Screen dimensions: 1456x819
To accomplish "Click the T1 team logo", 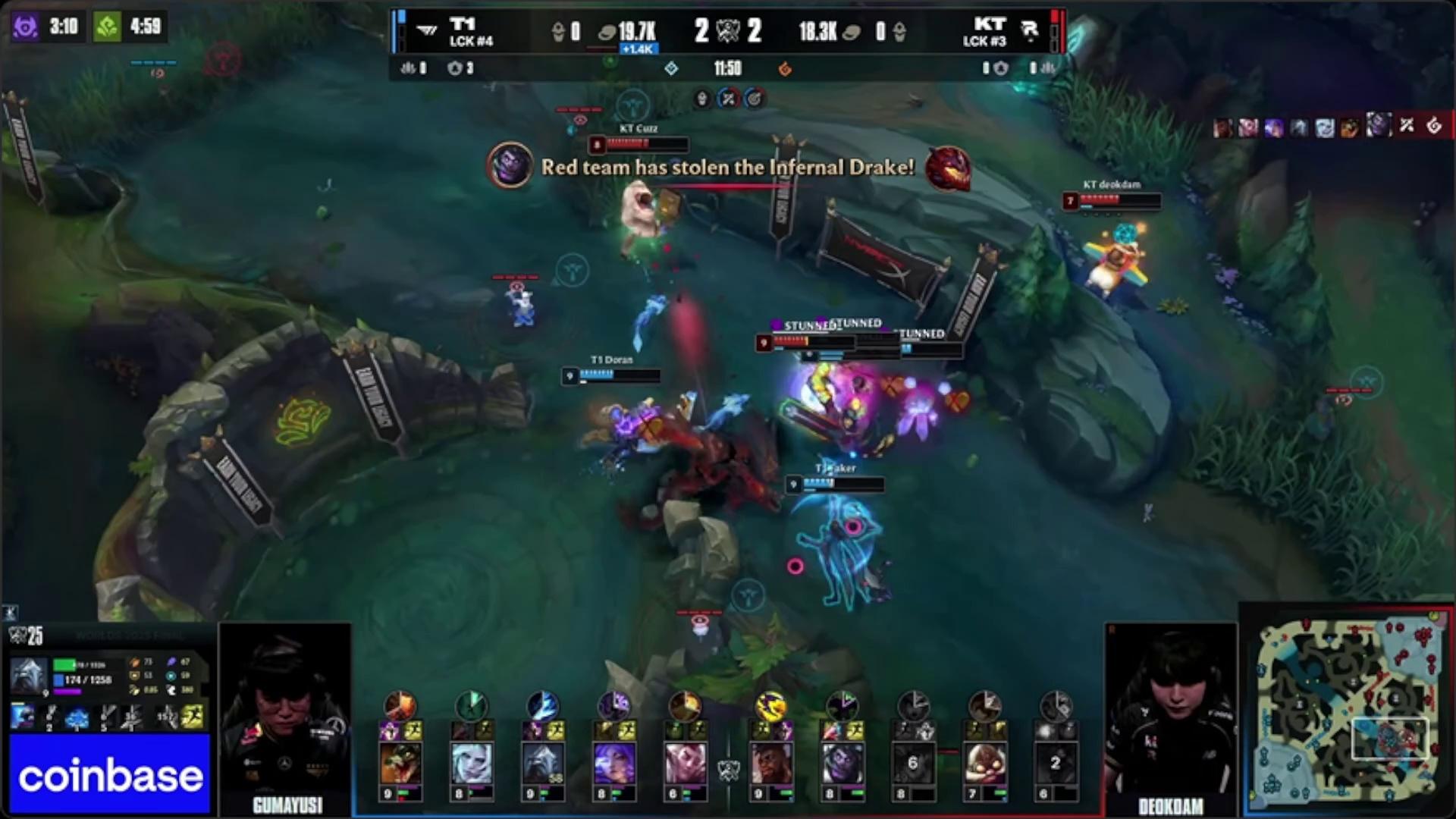I will coord(428,30).
